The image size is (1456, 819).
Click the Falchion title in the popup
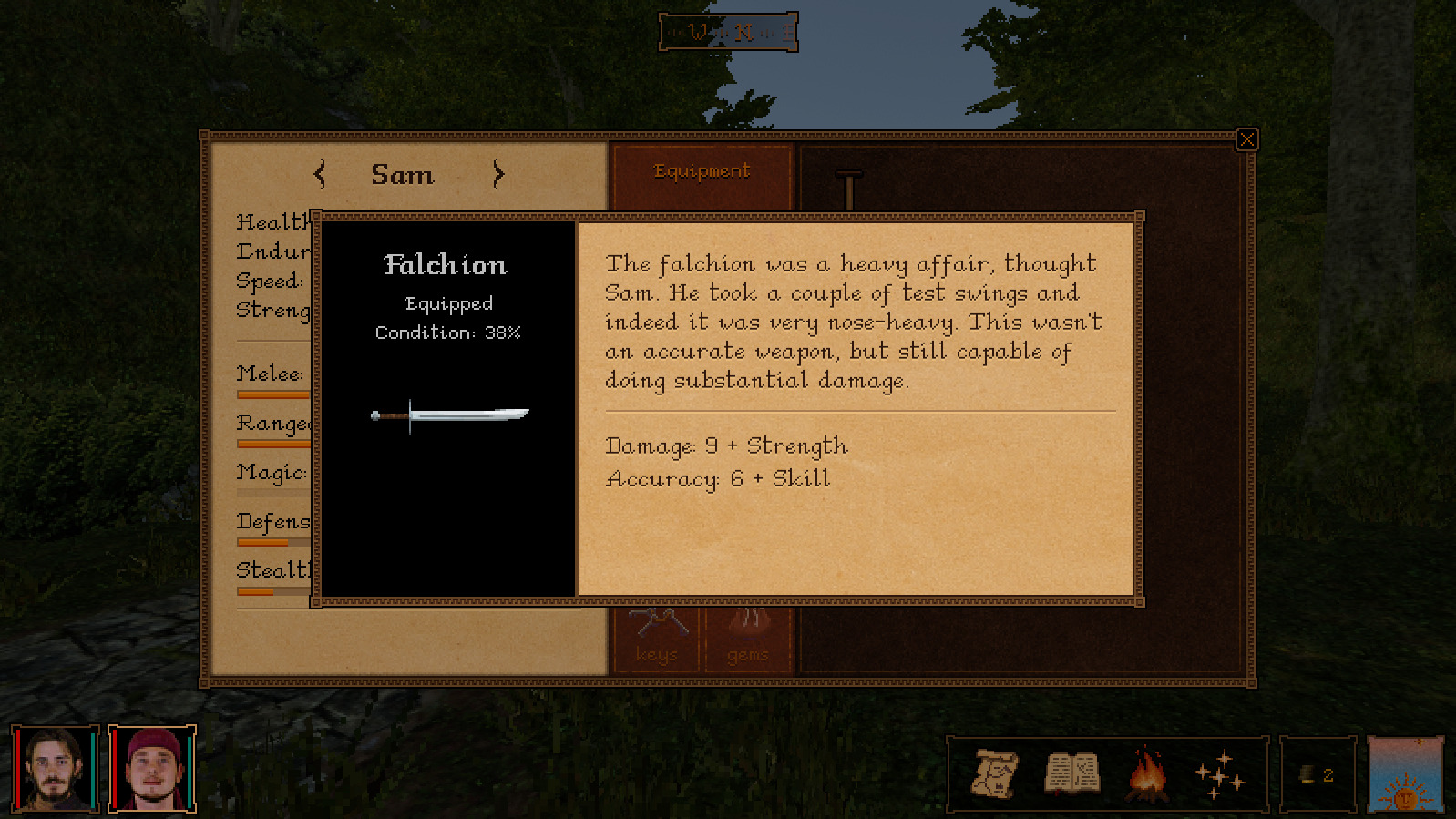pyautogui.click(x=447, y=265)
